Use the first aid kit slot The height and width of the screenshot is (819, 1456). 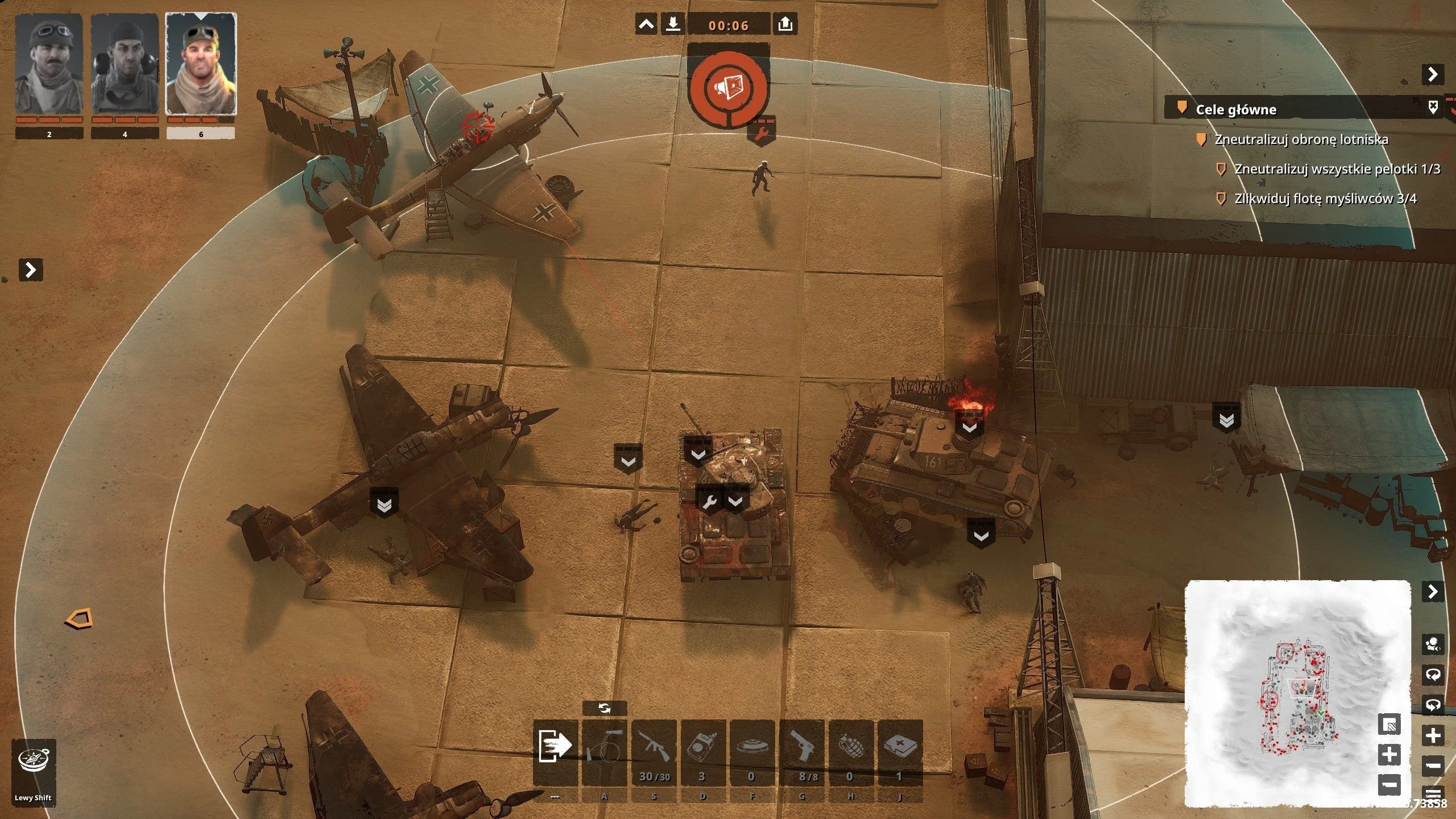pos(900,746)
